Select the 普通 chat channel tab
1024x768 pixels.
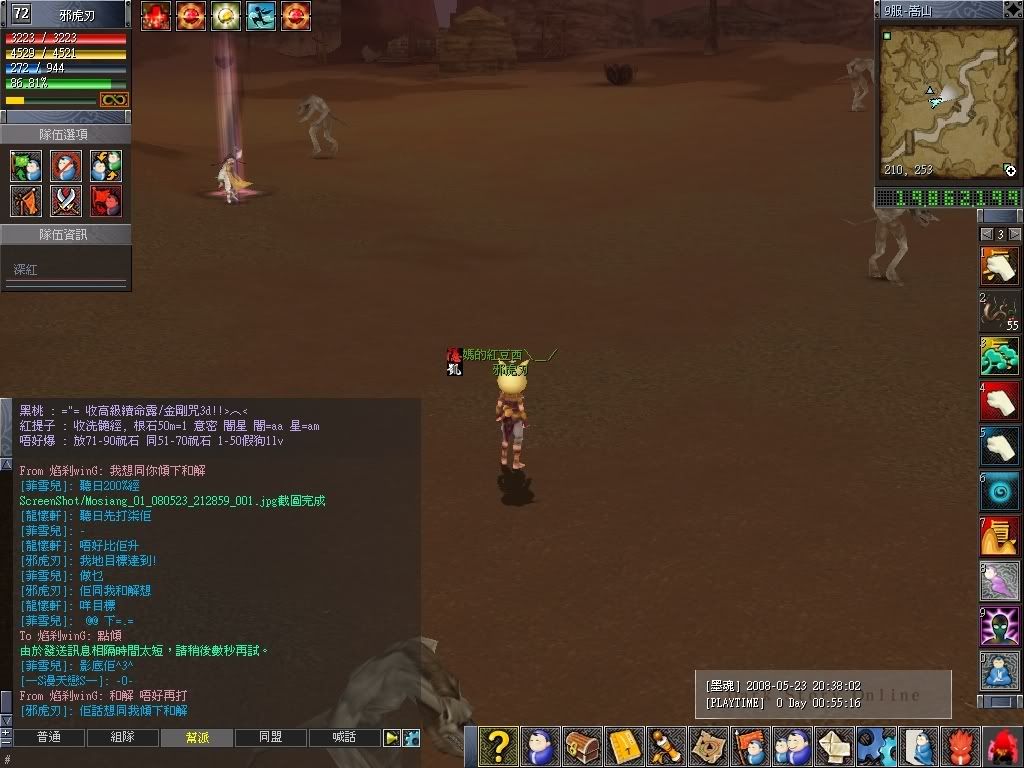tap(48, 737)
